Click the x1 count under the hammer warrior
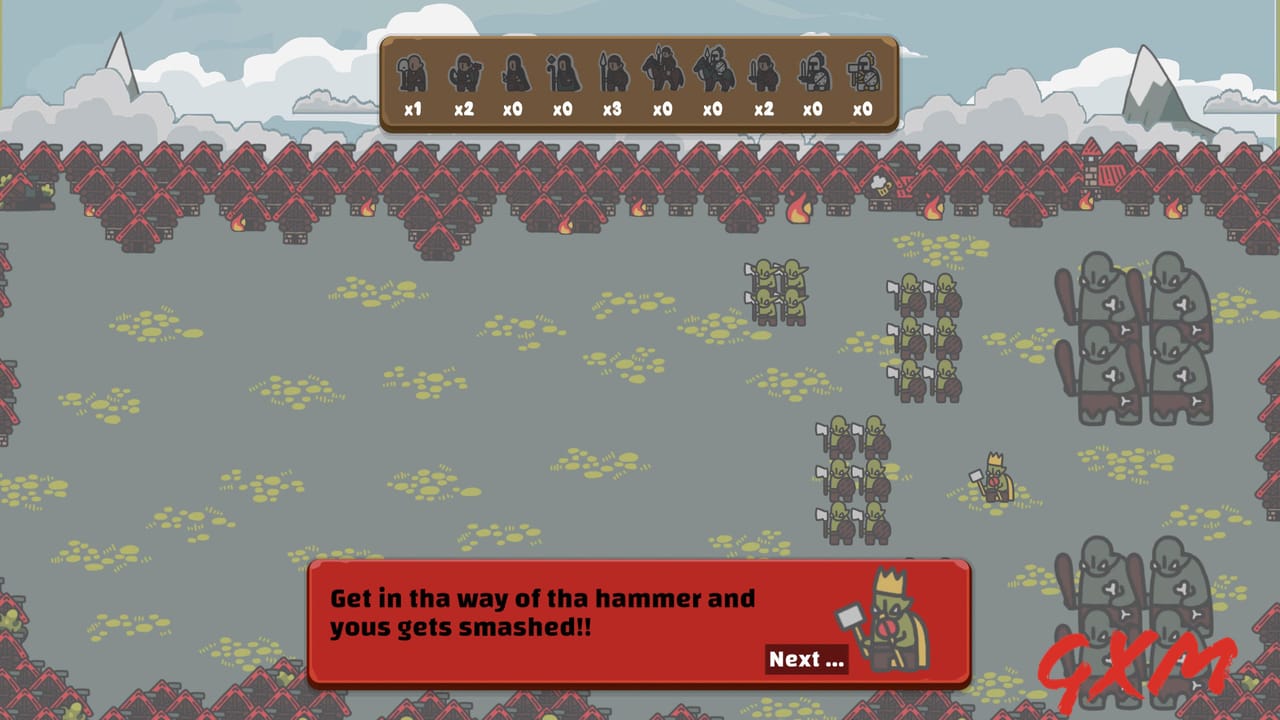This screenshot has width=1280, height=720. click(x=412, y=110)
